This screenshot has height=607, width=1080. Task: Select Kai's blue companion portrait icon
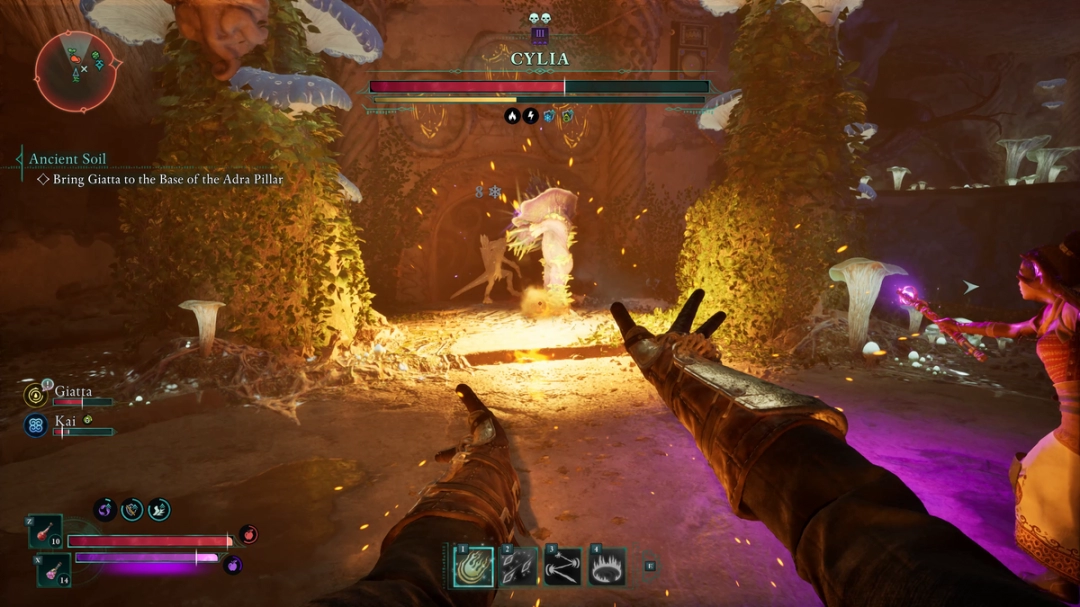(35, 426)
